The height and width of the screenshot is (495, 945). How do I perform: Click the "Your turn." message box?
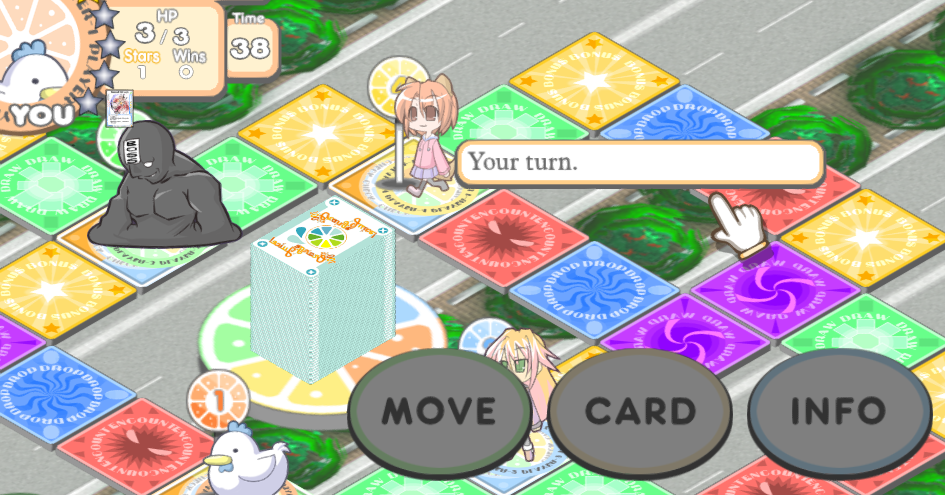tap(640, 161)
